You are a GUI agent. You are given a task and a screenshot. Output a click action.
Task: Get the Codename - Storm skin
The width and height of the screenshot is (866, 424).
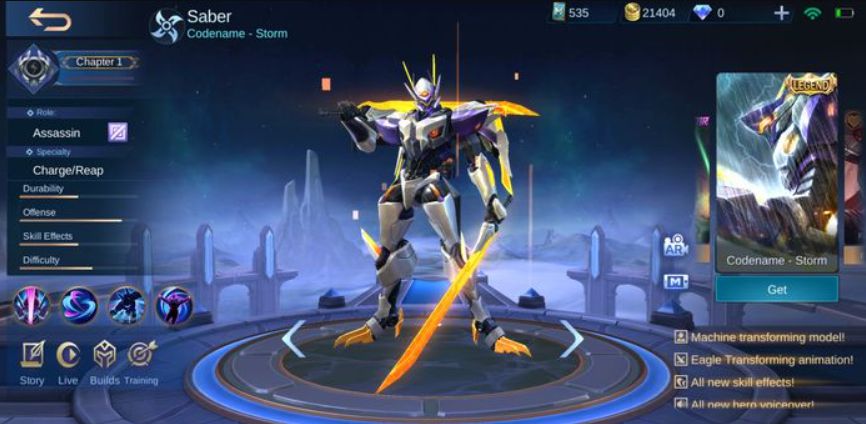[x=777, y=290]
